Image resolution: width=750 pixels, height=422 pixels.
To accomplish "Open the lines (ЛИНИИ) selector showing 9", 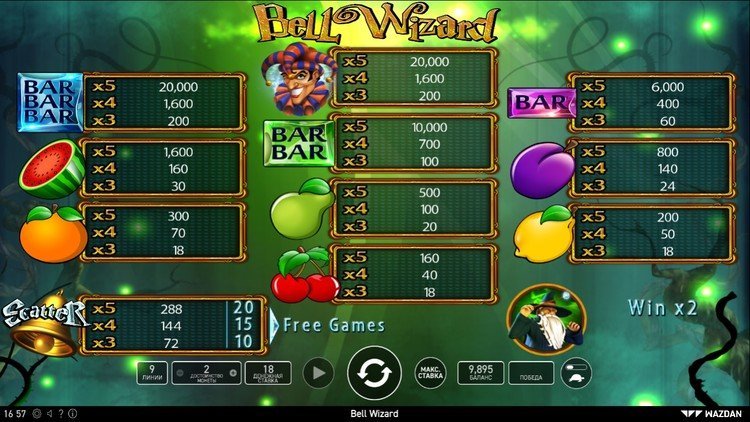I will click(151, 374).
